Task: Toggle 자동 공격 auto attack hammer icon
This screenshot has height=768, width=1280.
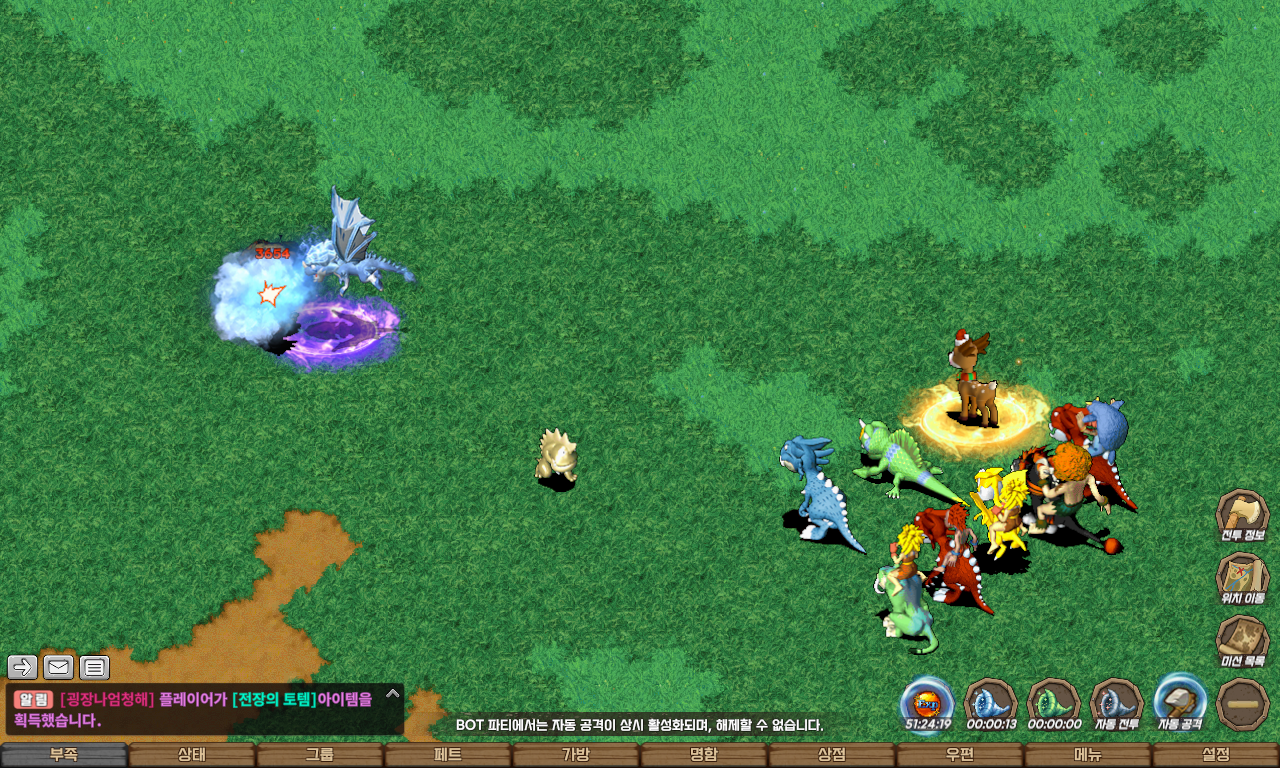Action: point(1180,702)
